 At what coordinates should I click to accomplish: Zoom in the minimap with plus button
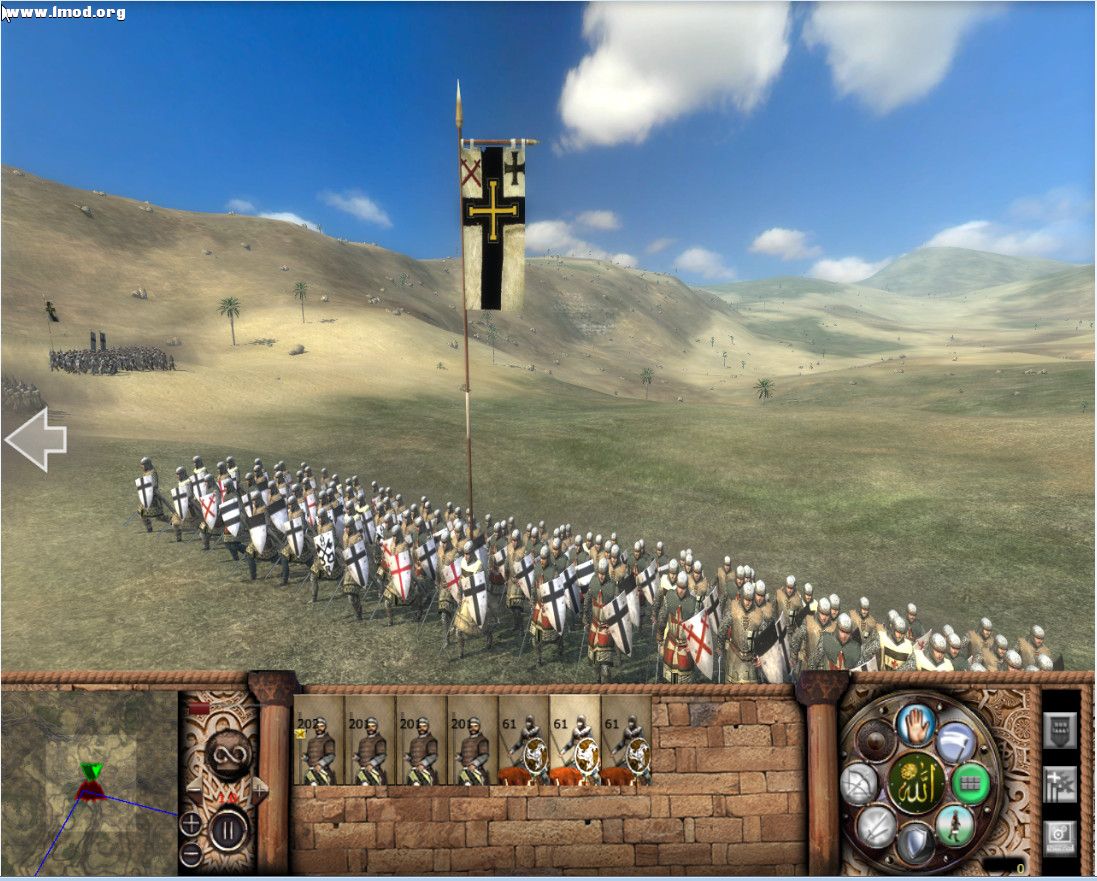[x=190, y=824]
